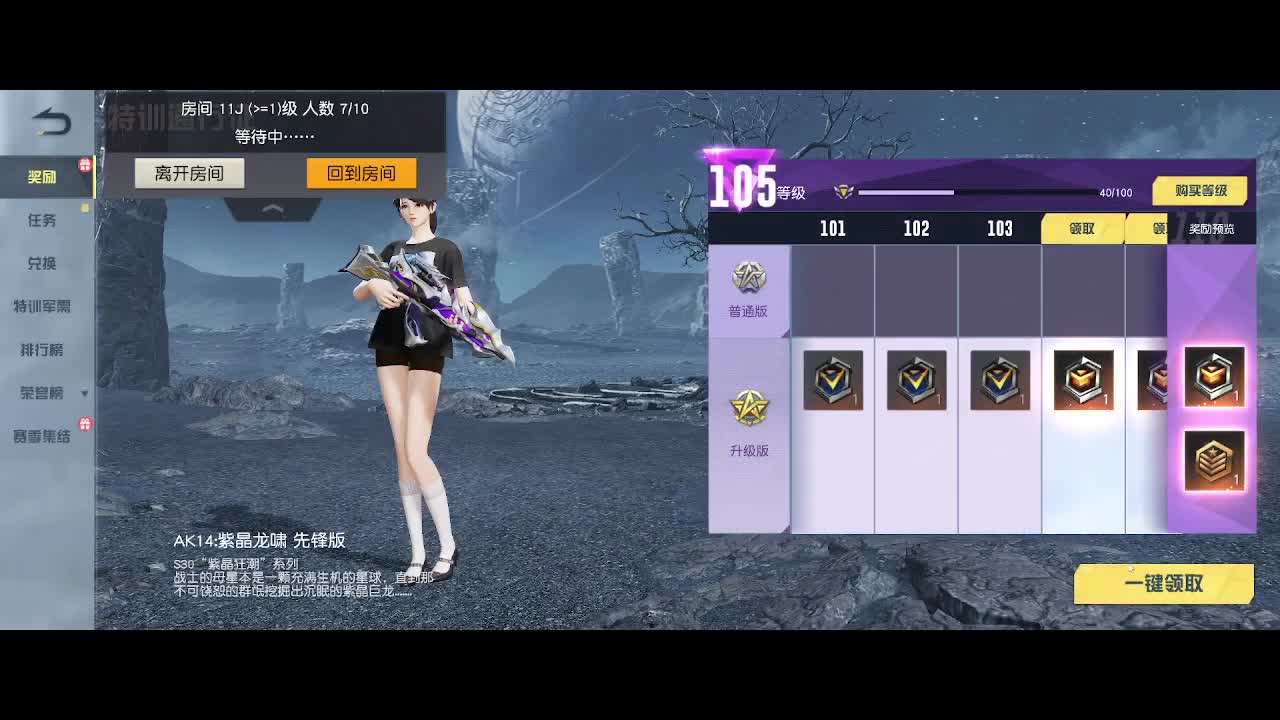Click the green stacked reward icon in 奖励预览
This screenshot has height=720, width=1280.
[1213, 461]
